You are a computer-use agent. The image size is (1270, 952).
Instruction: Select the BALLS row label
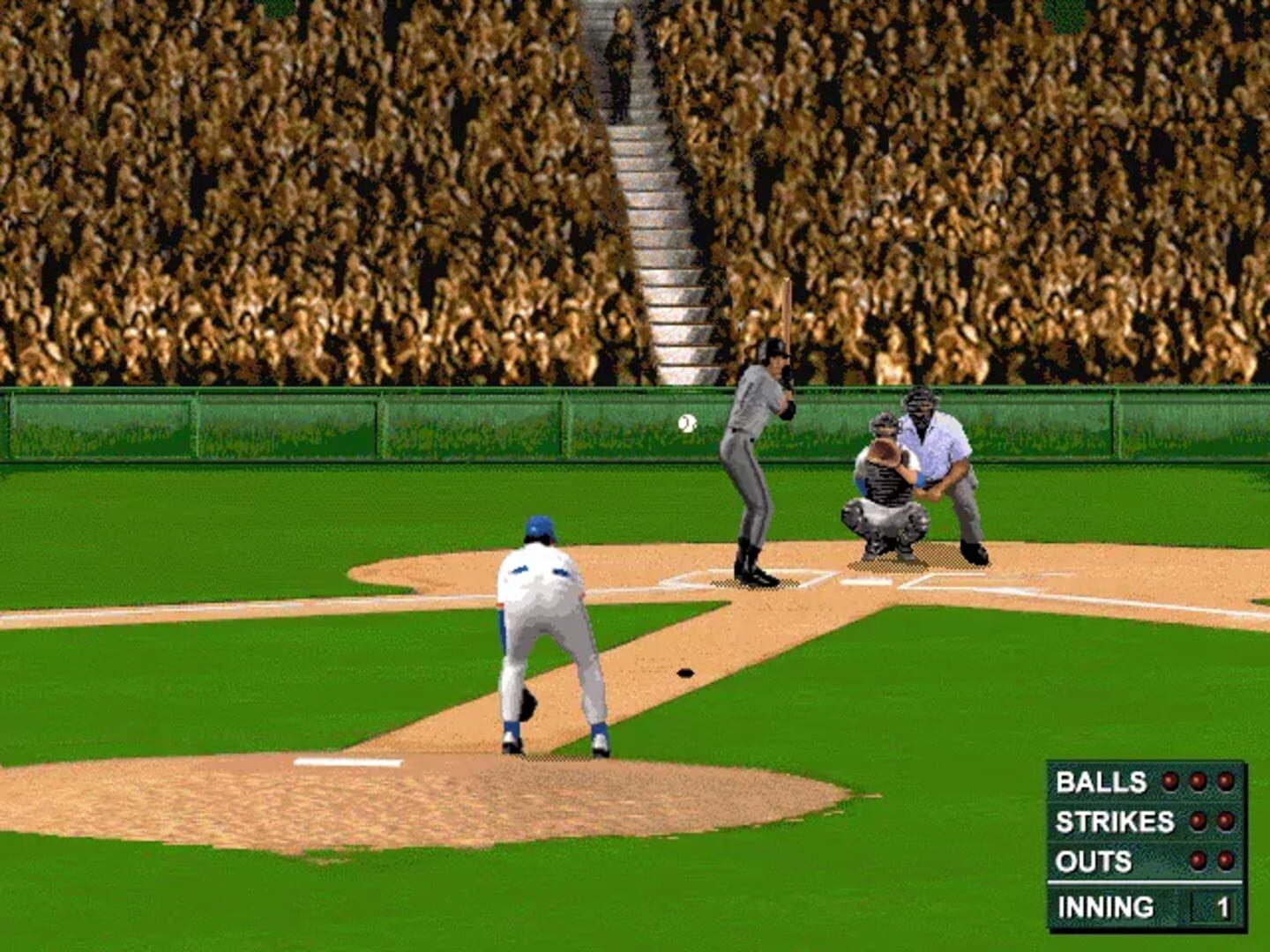click(1102, 782)
